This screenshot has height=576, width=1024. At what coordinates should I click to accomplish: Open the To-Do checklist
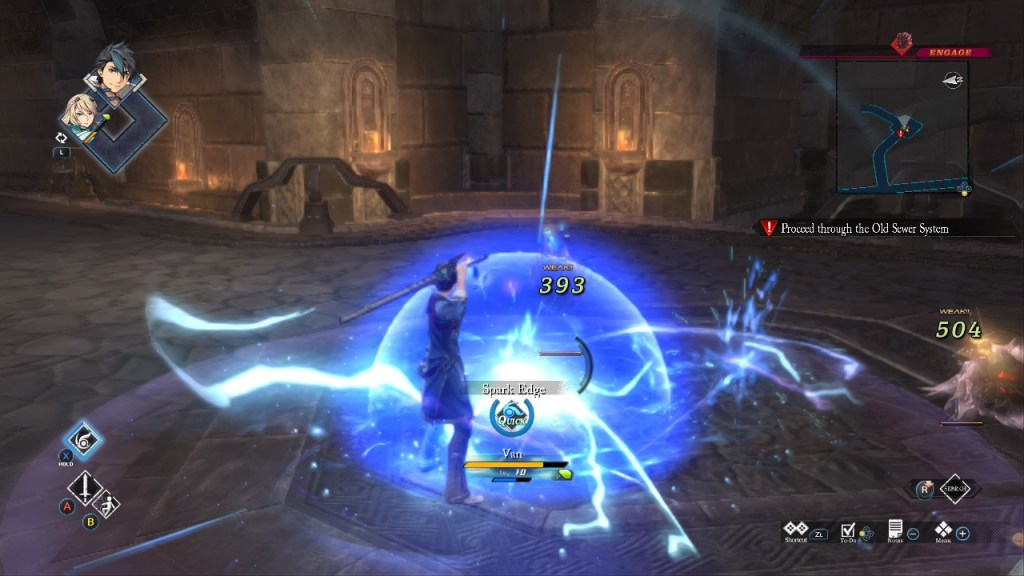(848, 529)
